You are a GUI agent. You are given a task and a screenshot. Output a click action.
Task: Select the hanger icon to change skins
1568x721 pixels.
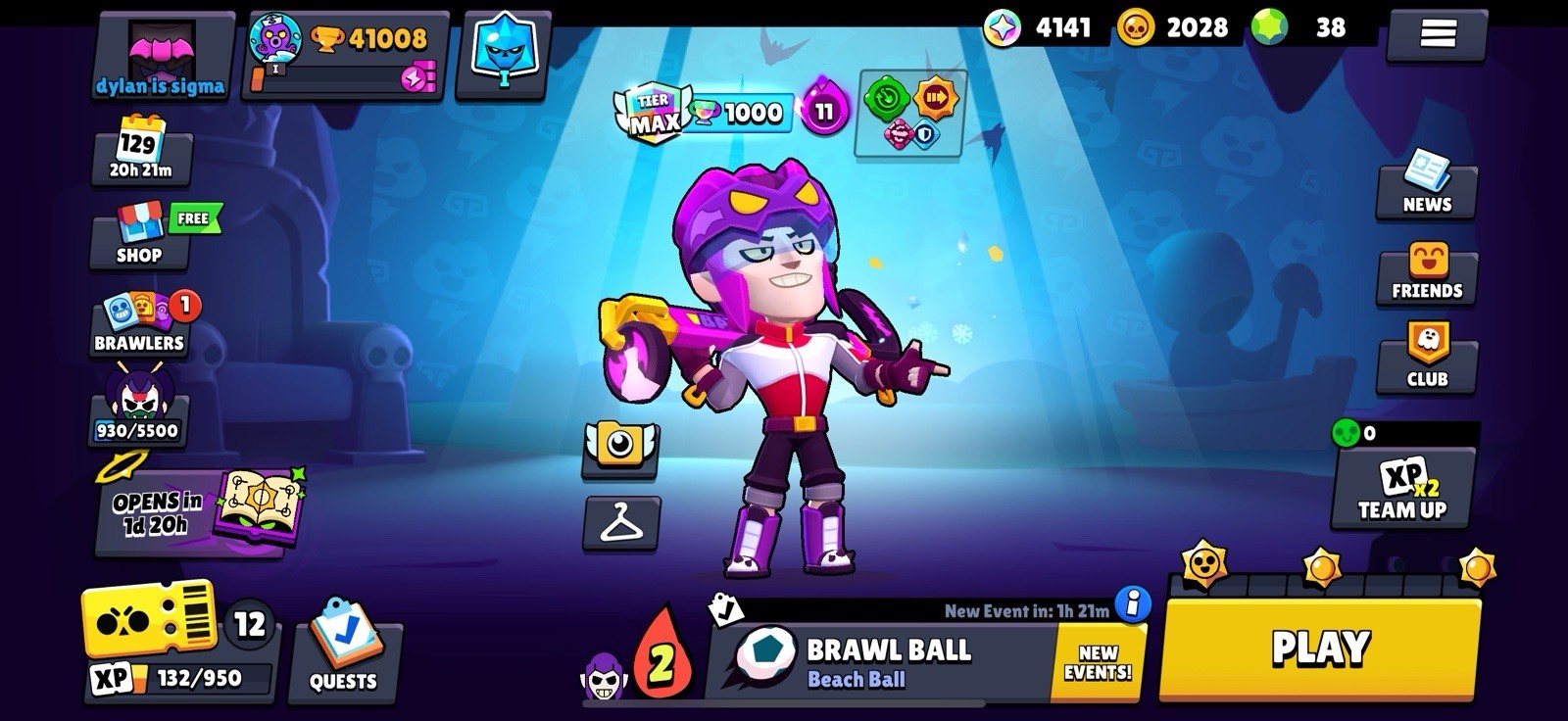tap(620, 524)
